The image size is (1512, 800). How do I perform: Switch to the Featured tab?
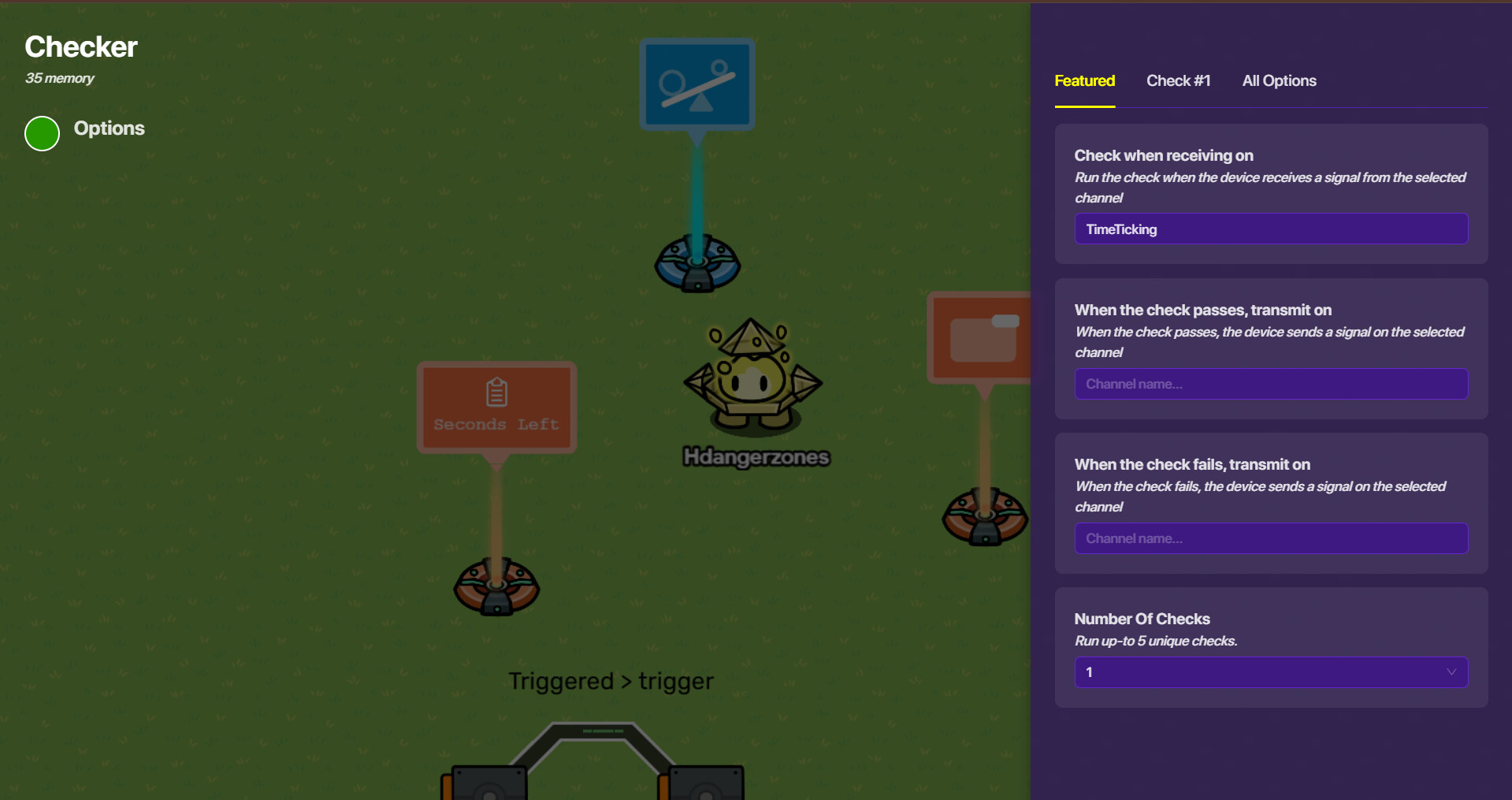[1084, 81]
